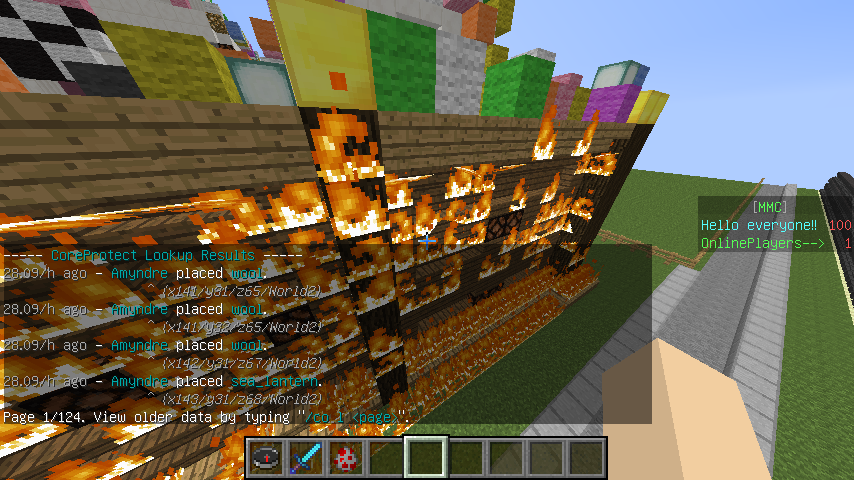Image resolution: width=854 pixels, height=480 pixels.
Task: Select the diamond sword slot
Action: pos(306,458)
